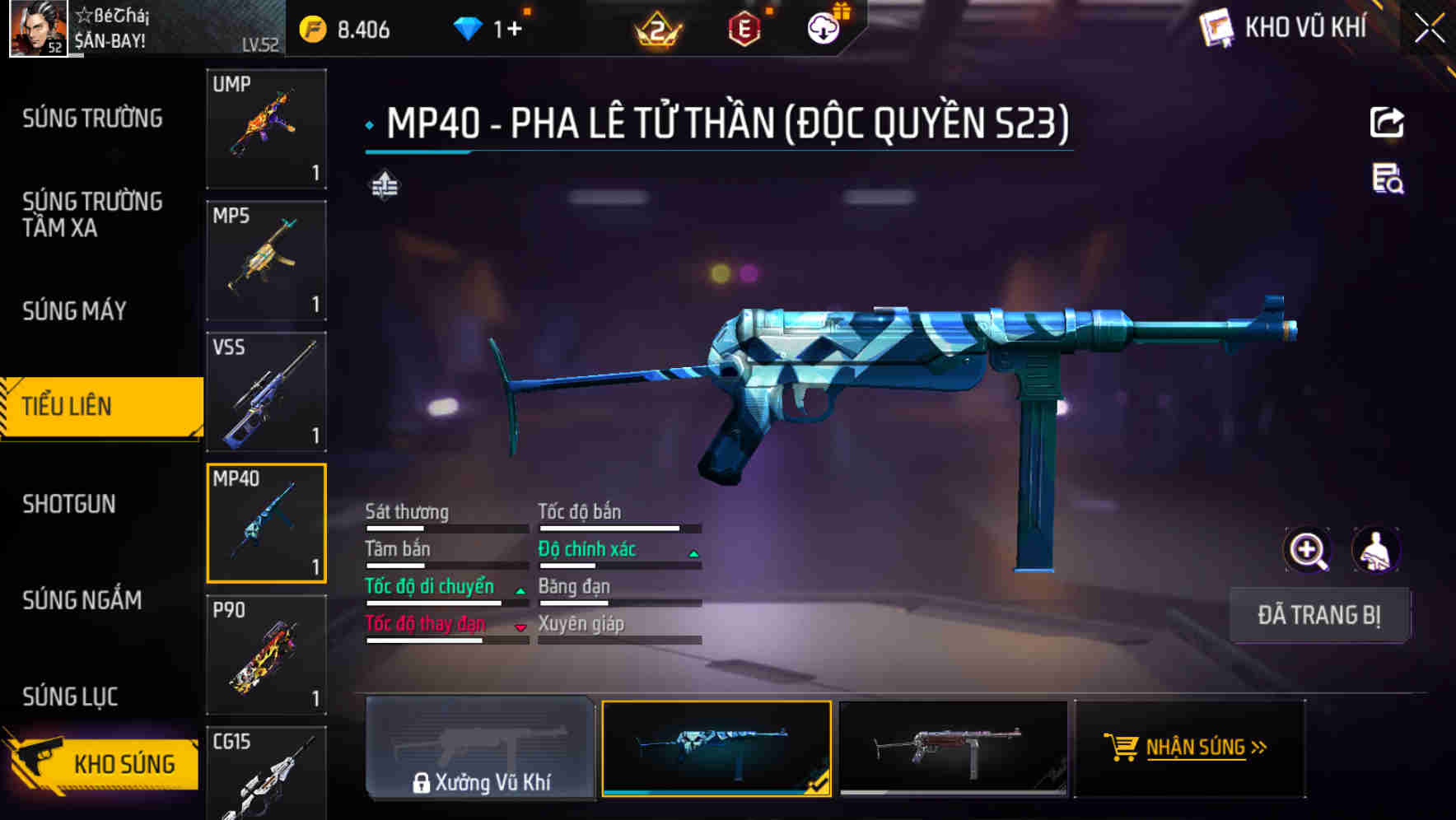The width and height of the screenshot is (1456, 820).
Task: Click the magnifier zoom icon near the weapon
Action: coord(1306,549)
